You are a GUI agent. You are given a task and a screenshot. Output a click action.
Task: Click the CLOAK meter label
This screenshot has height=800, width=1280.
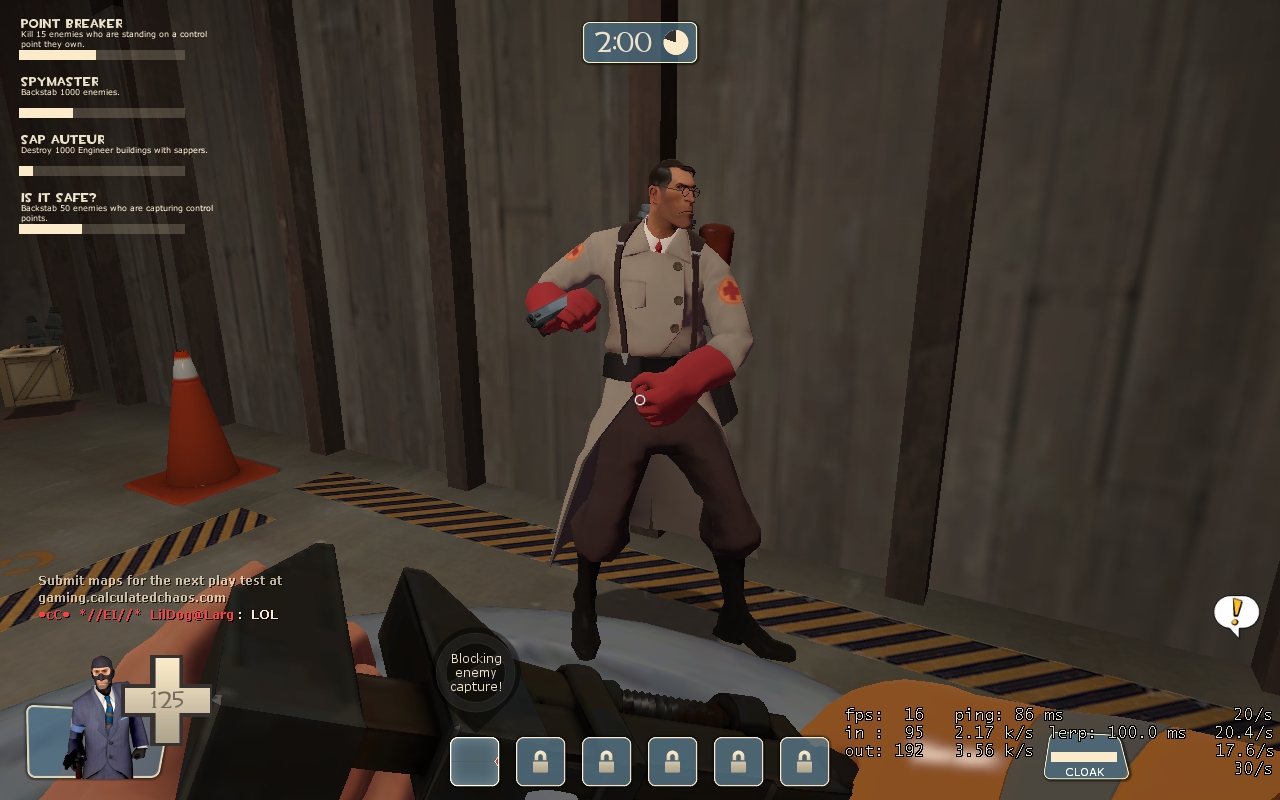(x=1086, y=772)
